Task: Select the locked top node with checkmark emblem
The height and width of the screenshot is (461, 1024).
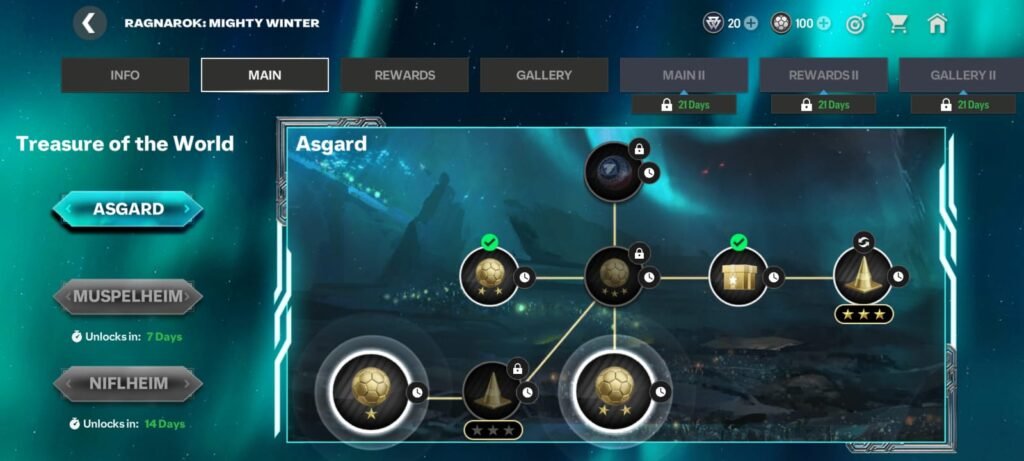Action: tap(613, 172)
